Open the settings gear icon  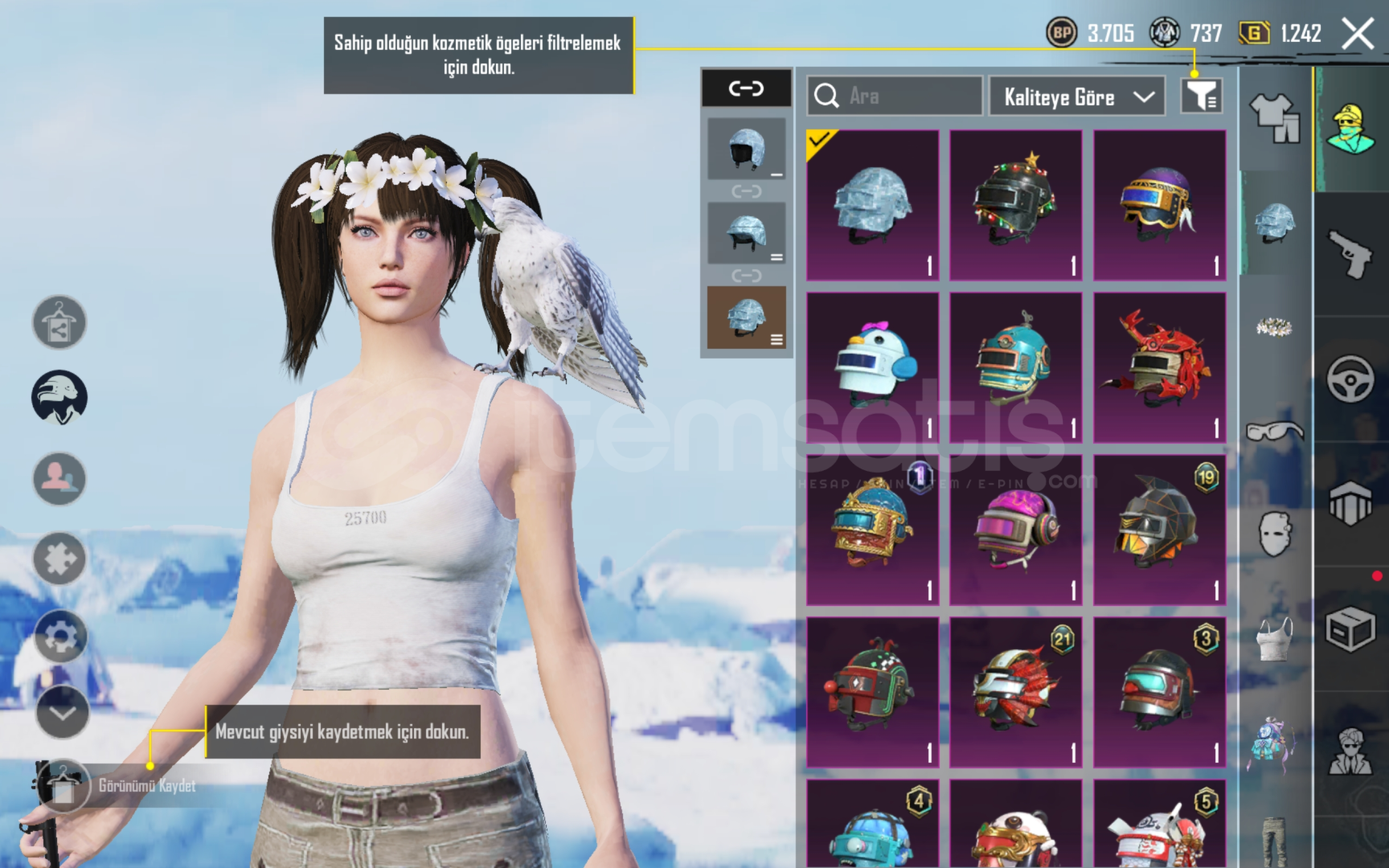coord(59,636)
